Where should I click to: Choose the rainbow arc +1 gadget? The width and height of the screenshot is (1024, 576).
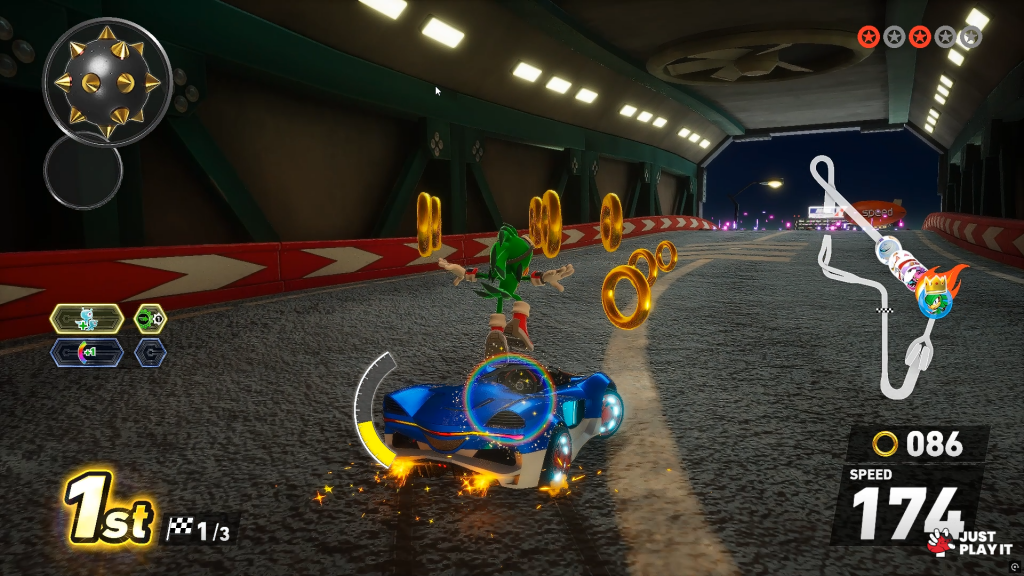[x=87, y=352]
